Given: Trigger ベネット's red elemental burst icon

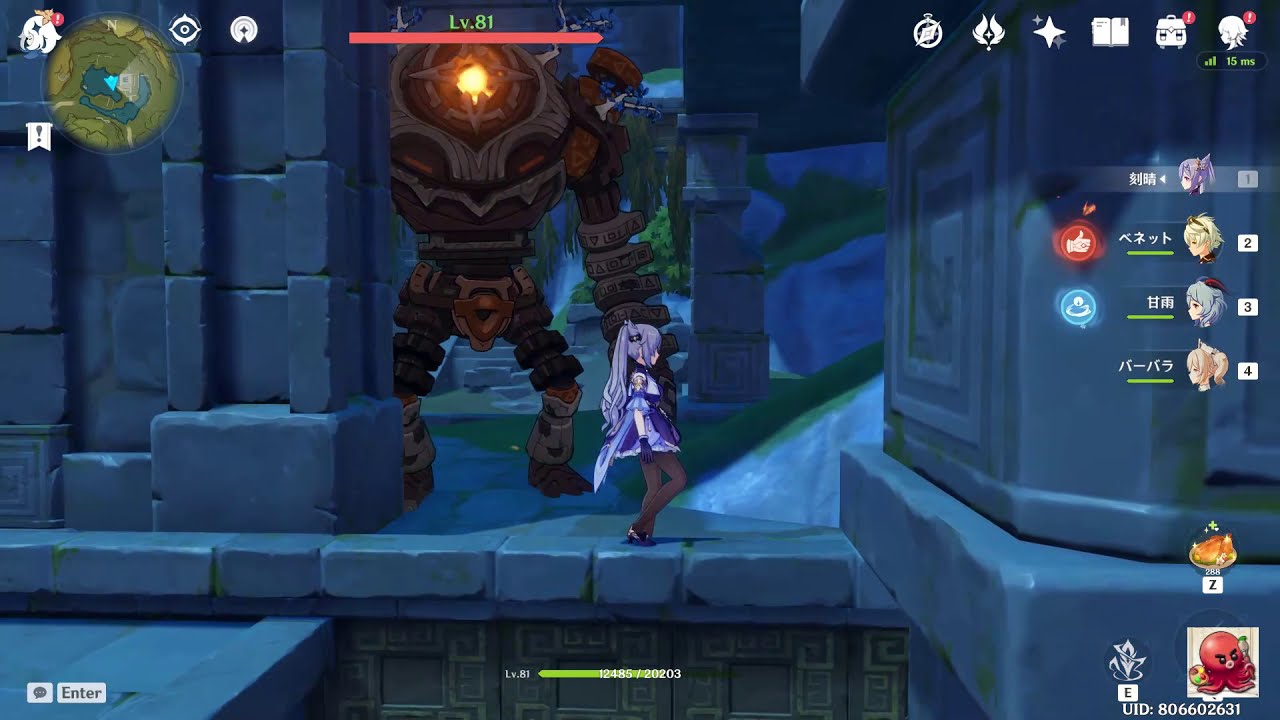Looking at the screenshot, I should click(1078, 242).
